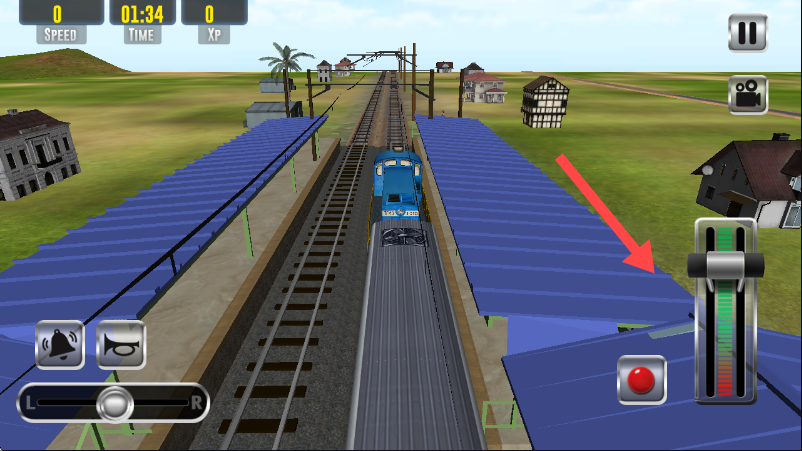Switch the camera view
This screenshot has height=451, width=802.
[x=747, y=95]
